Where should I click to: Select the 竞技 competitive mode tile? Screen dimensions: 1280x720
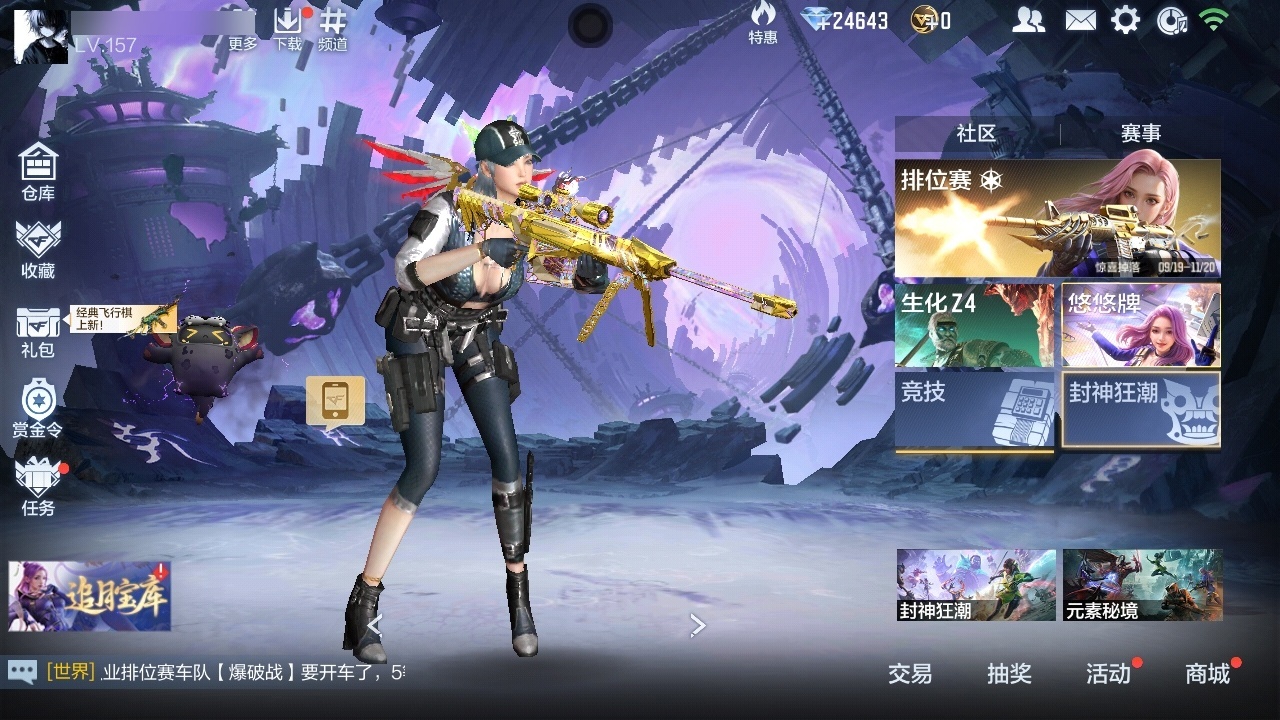[x=974, y=410]
